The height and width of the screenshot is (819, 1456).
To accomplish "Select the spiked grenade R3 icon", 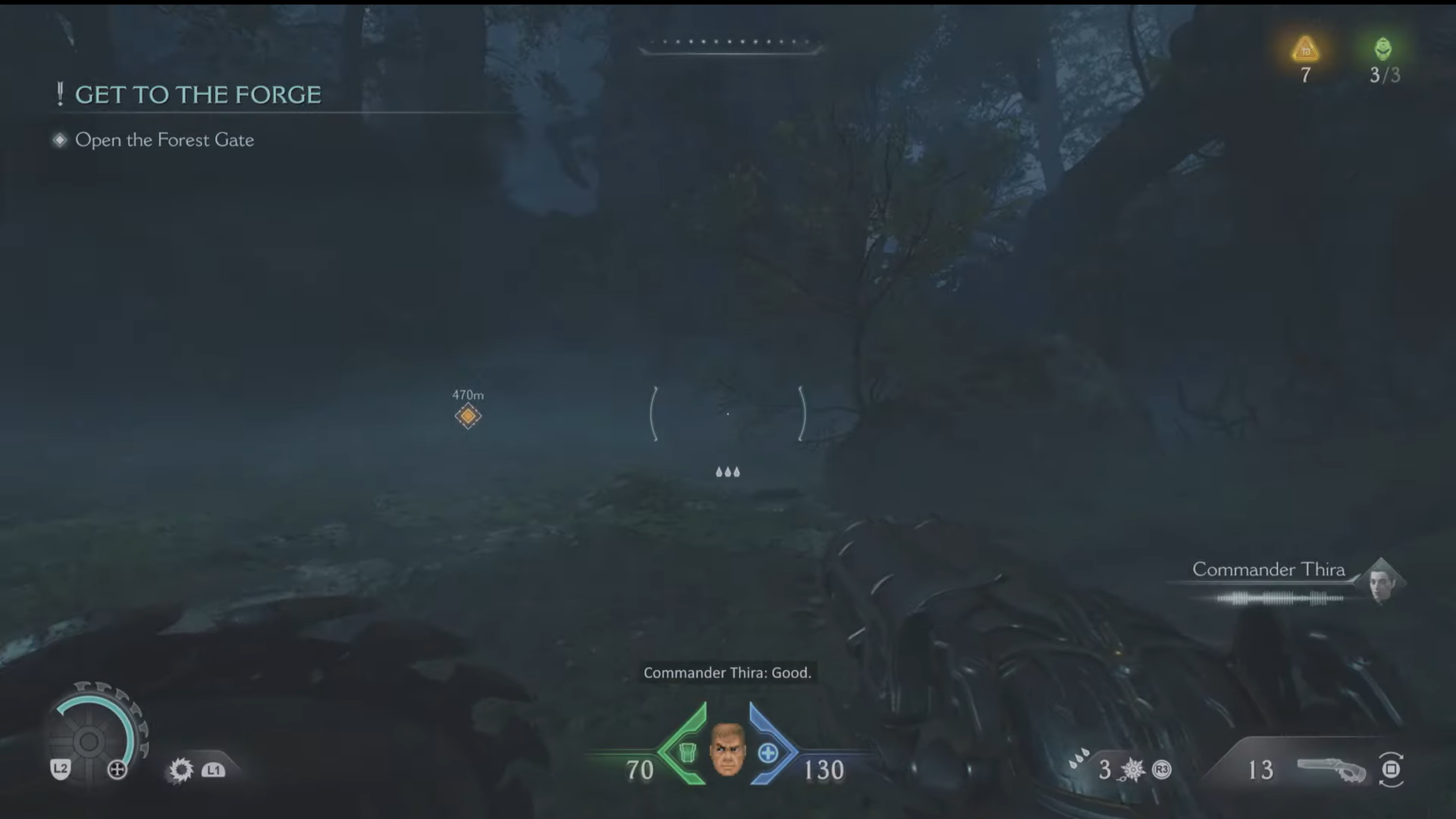I will (1134, 770).
